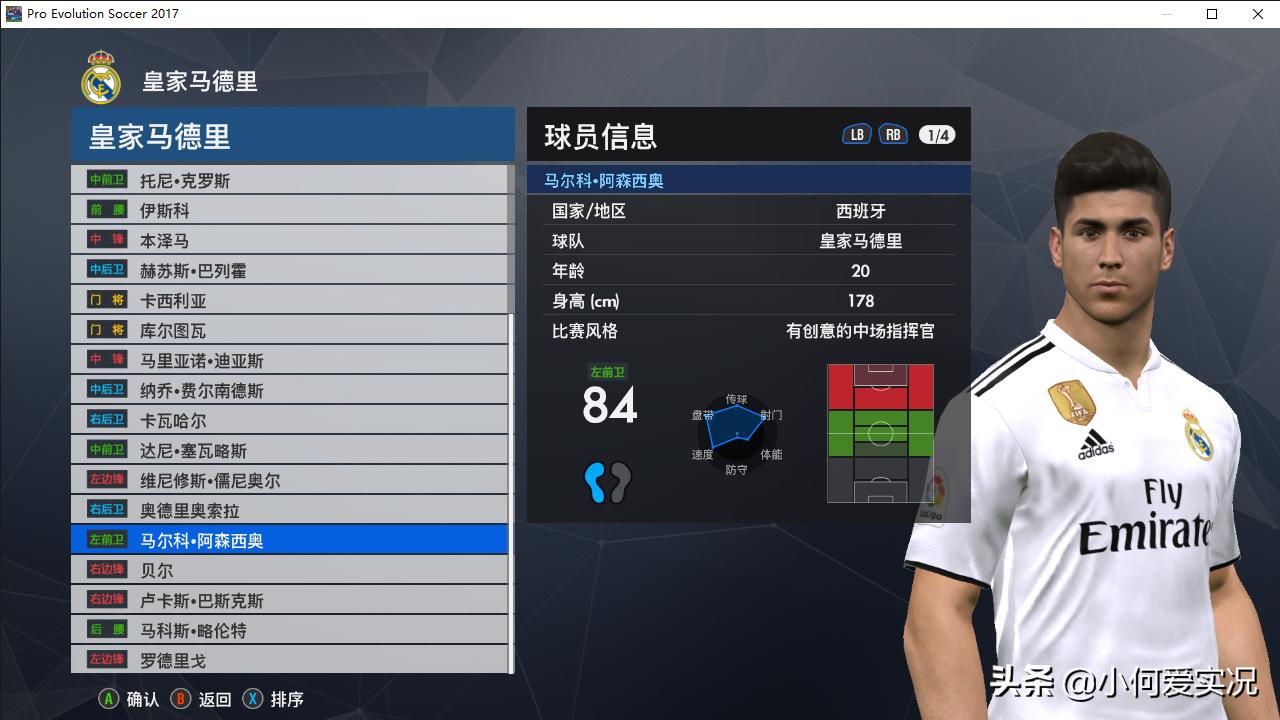
Task: Click the RB shoulder button icon
Action: [893, 132]
